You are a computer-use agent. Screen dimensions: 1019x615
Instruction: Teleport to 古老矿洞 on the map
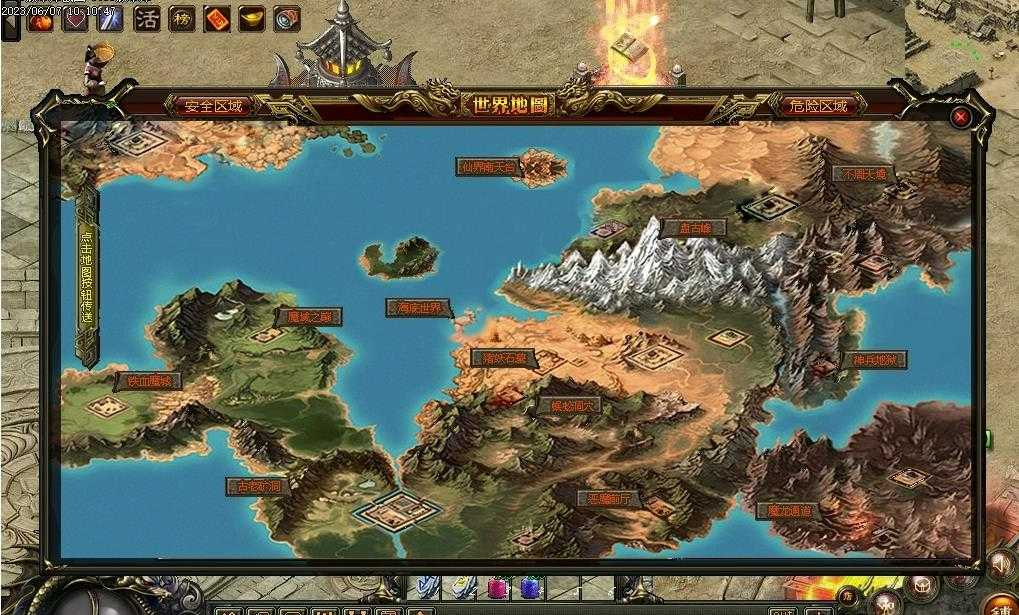[258, 486]
